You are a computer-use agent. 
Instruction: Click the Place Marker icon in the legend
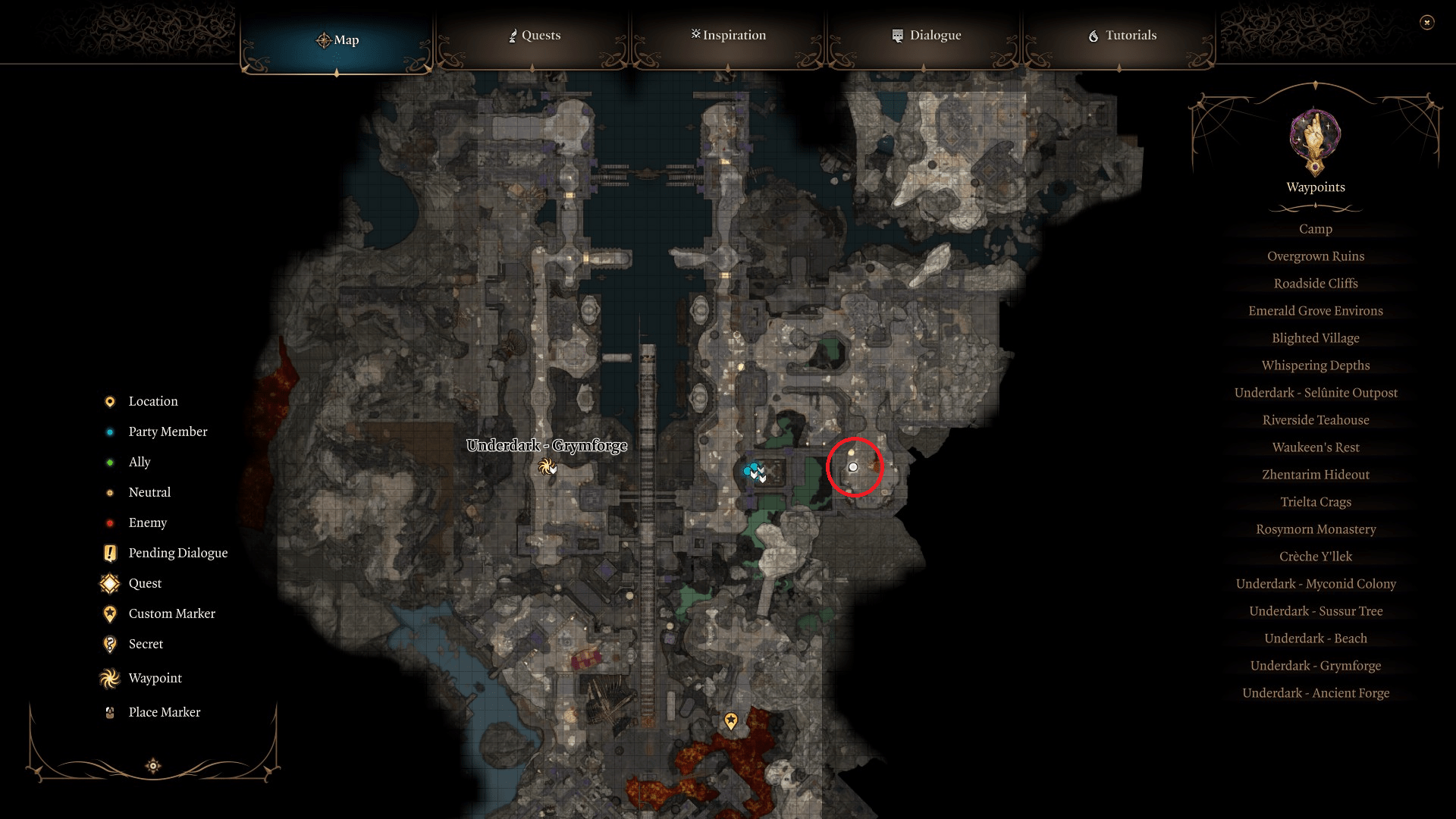[109, 712]
